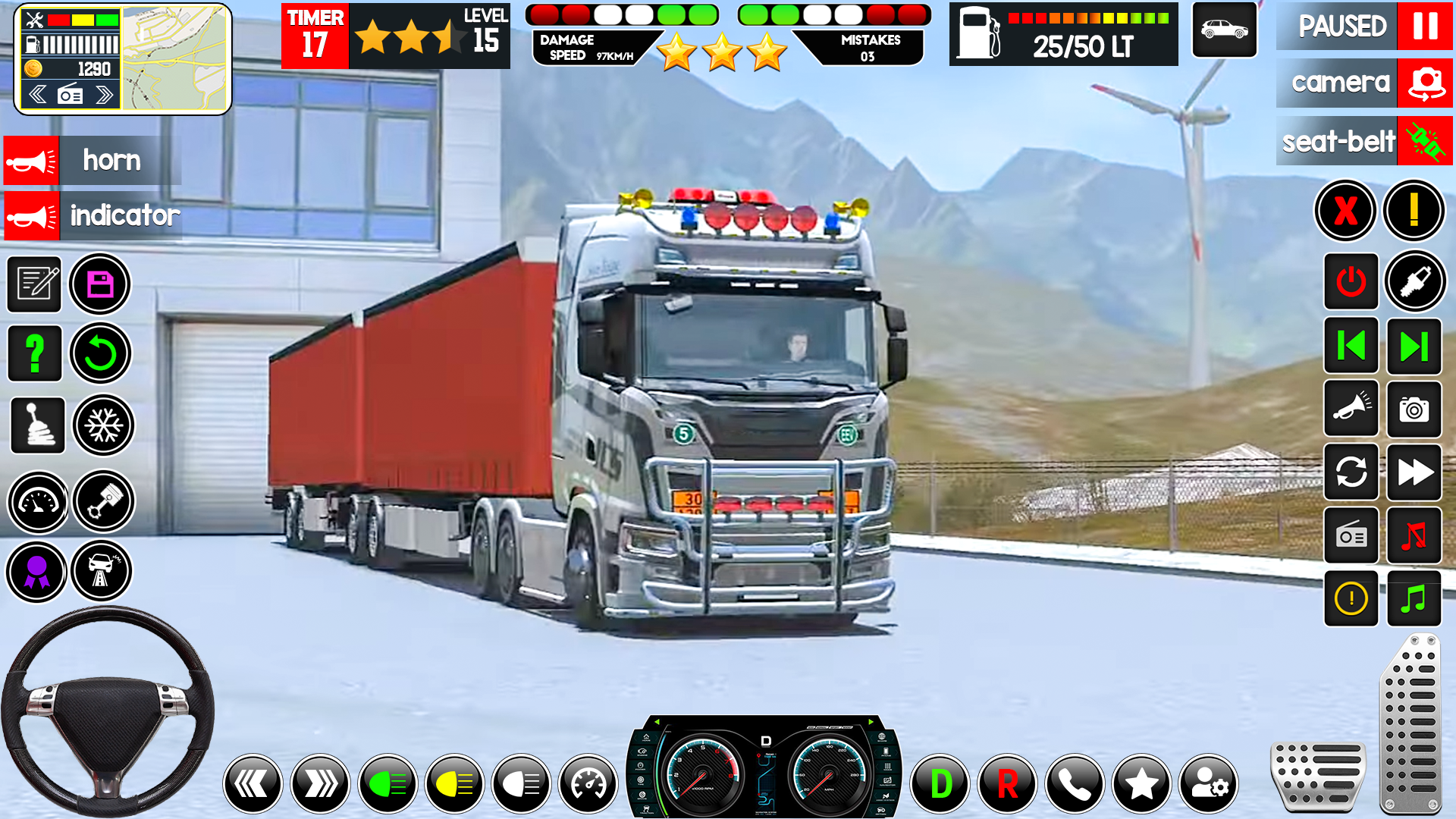Mute the music with crossed note button

pos(1414,536)
